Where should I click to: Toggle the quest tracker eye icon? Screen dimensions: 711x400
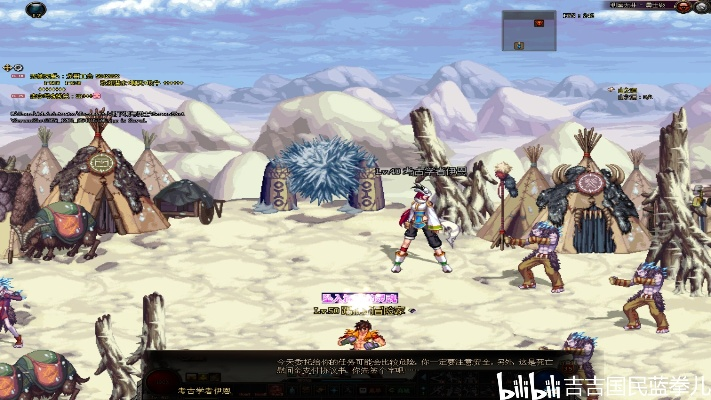16,66
